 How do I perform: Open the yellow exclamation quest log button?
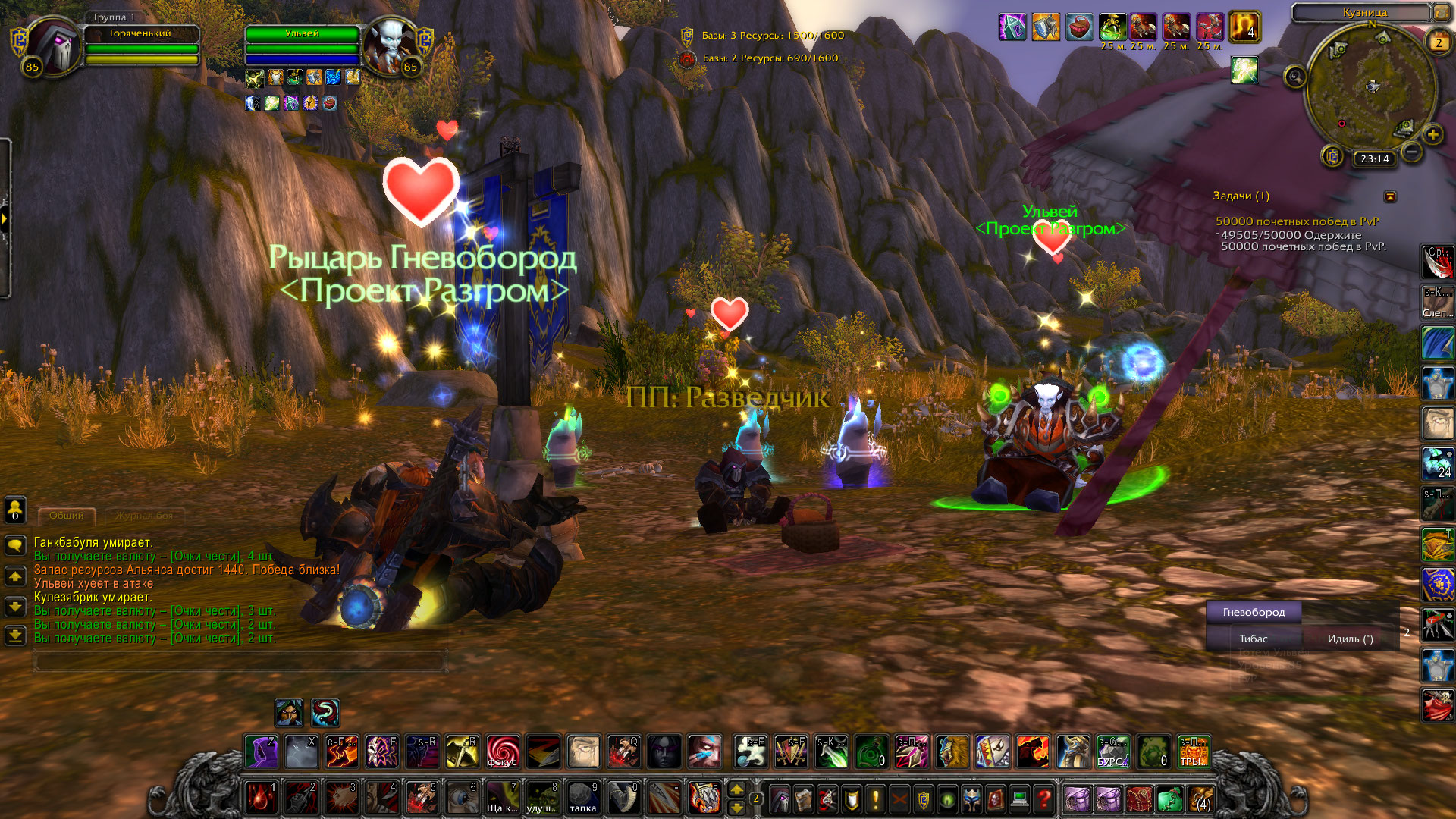(x=875, y=799)
